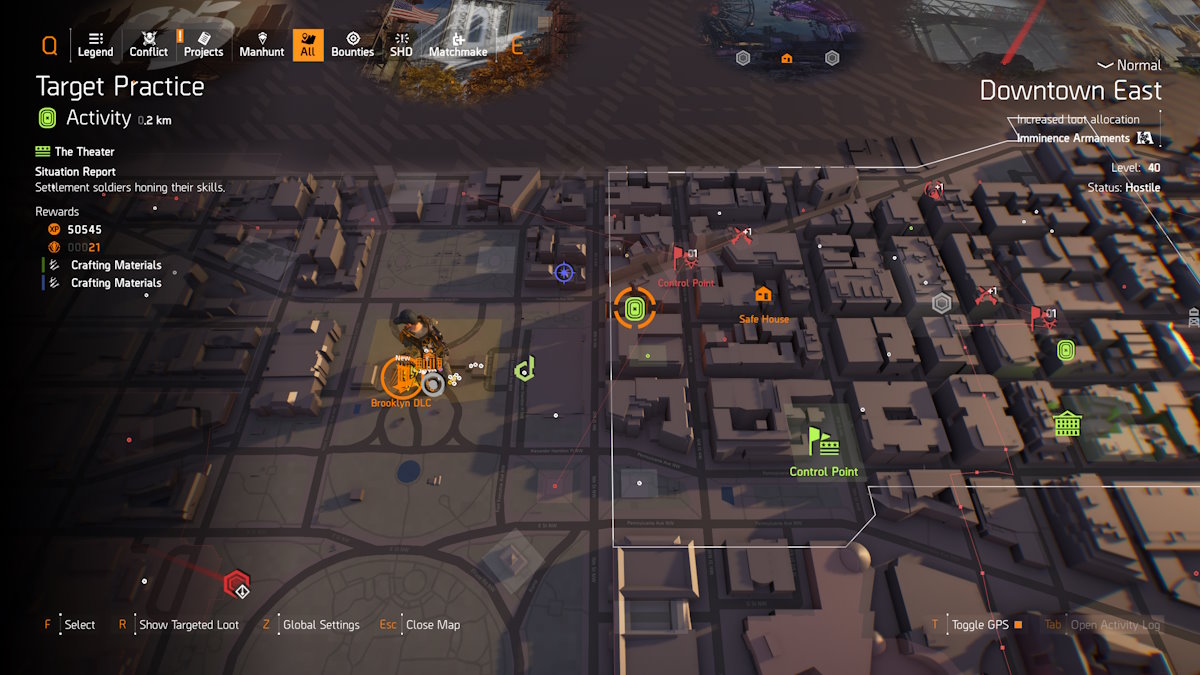The height and width of the screenshot is (675, 1200).
Task: Select the All map filter
Action: pos(308,44)
